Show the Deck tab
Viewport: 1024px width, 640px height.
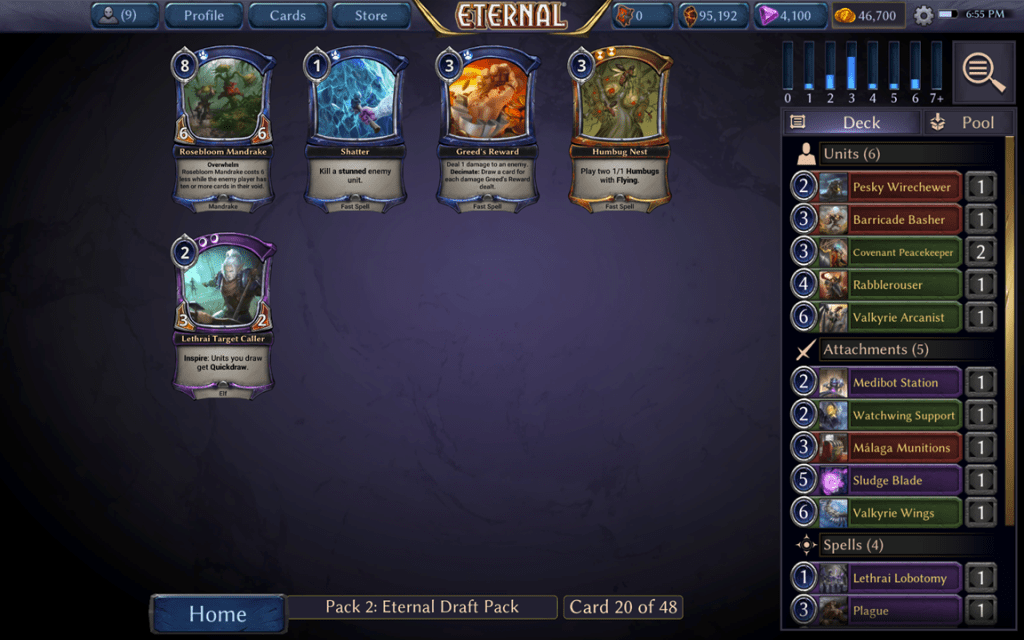tap(850, 122)
